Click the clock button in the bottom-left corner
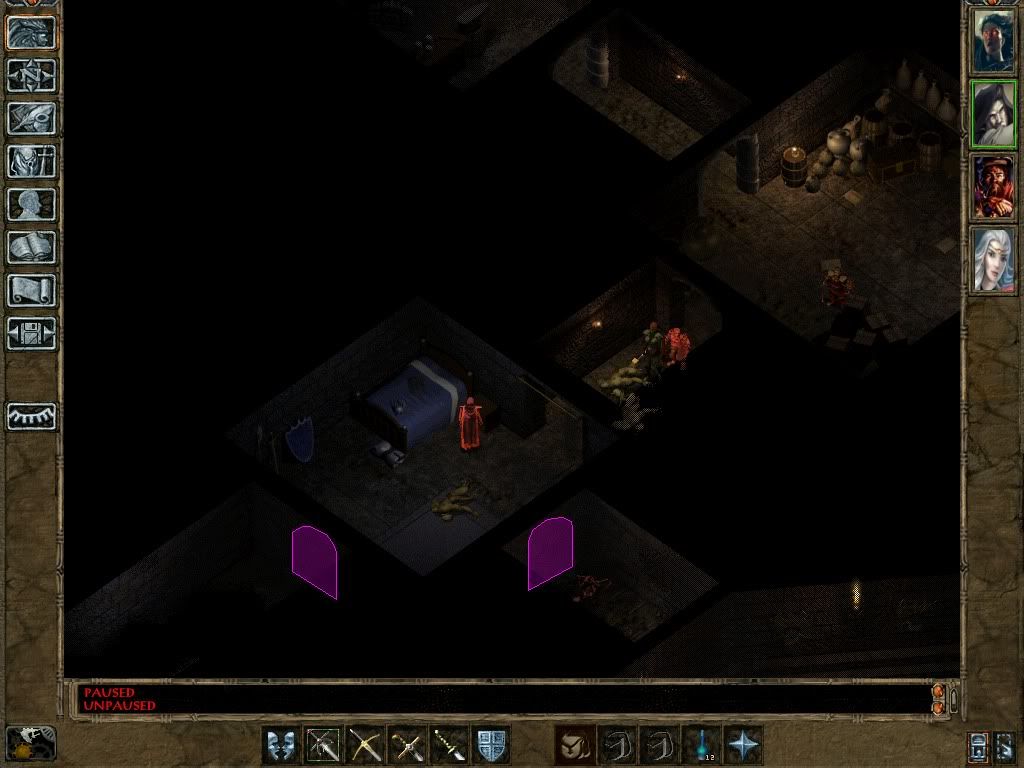 (32, 743)
